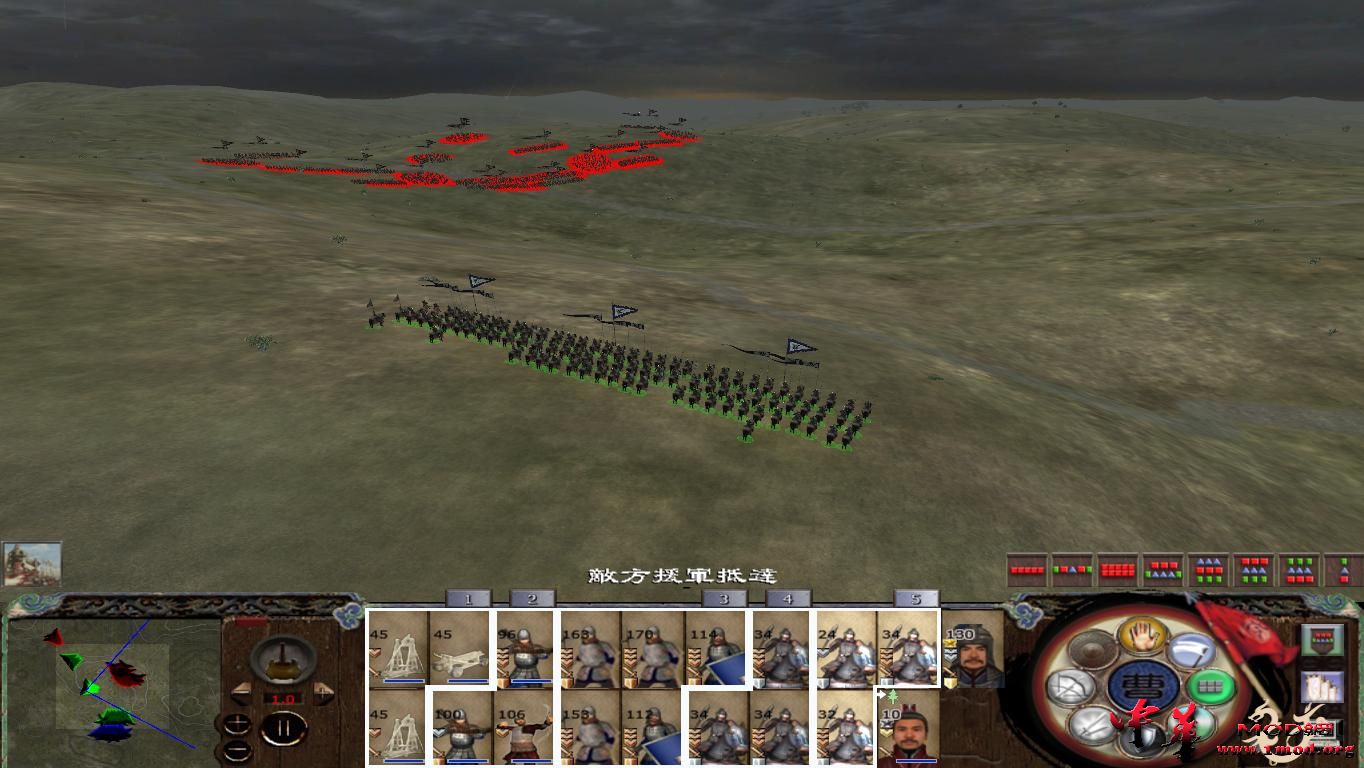Click the minus button to slow battle speed
The height and width of the screenshot is (768, 1364).
point(237,750)
